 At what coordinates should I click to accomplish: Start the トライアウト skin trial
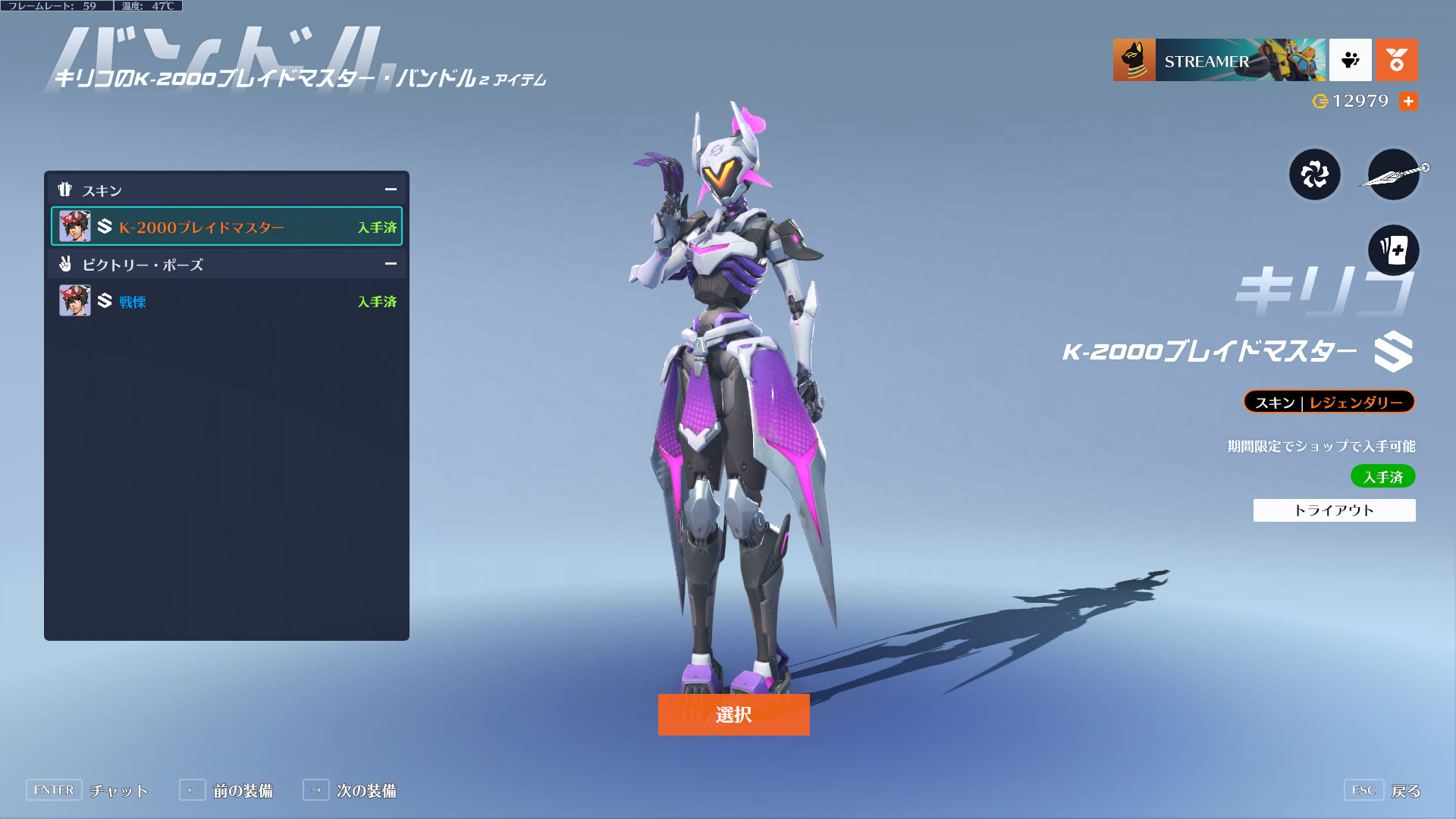pos(1334,510)
